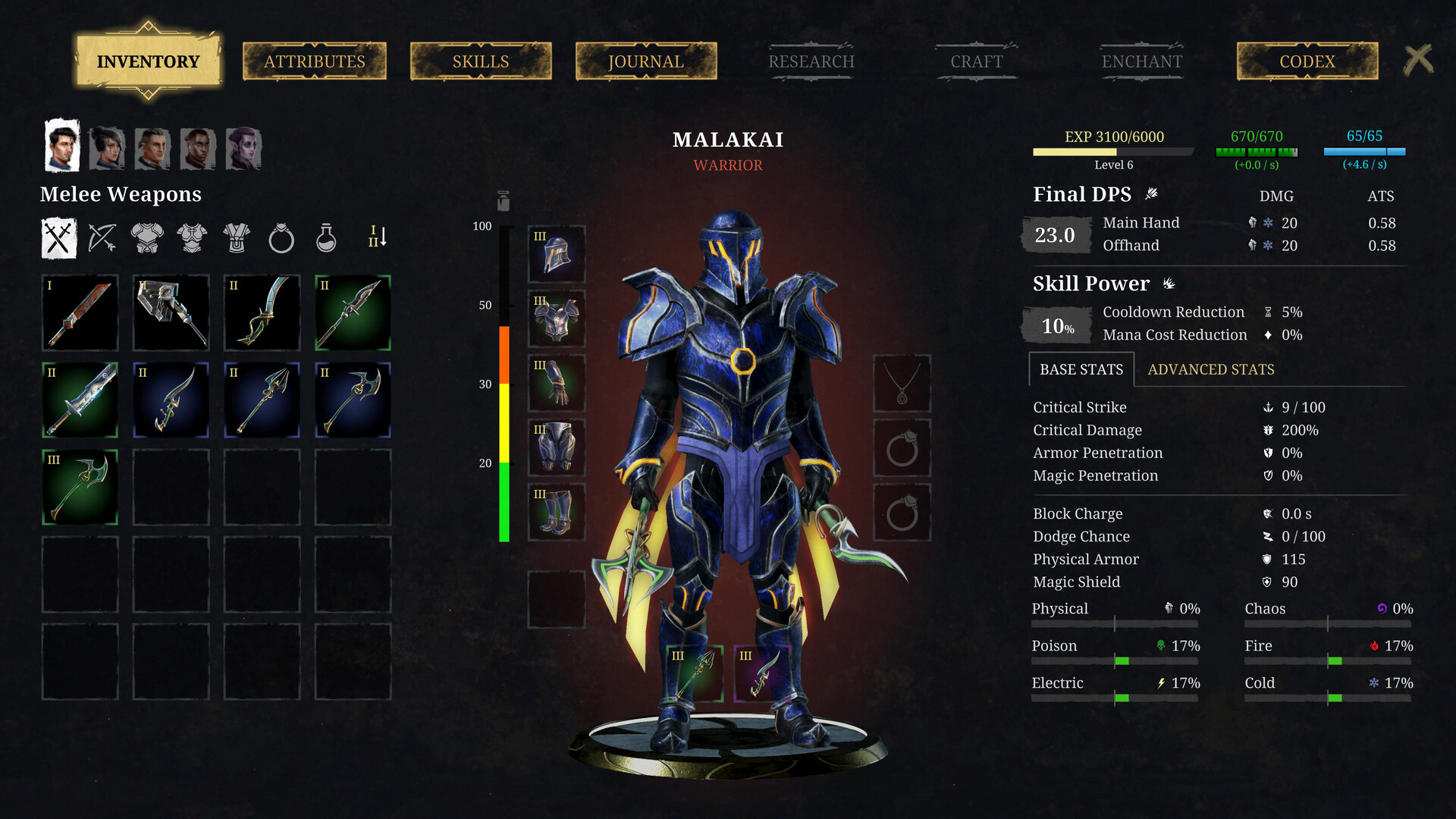The image size is (1456, 819).
Task: Show only rings and jewelry
Action: [280, 237]
